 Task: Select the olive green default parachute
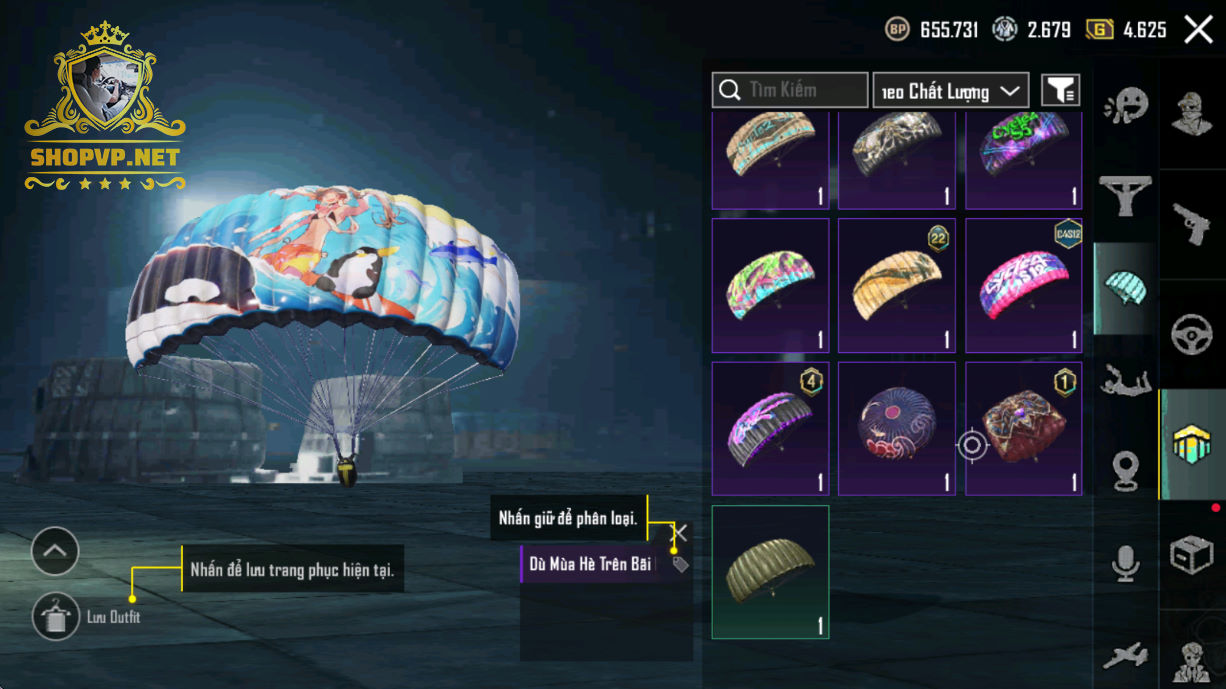pyautogui.click(x=770, y=572)
